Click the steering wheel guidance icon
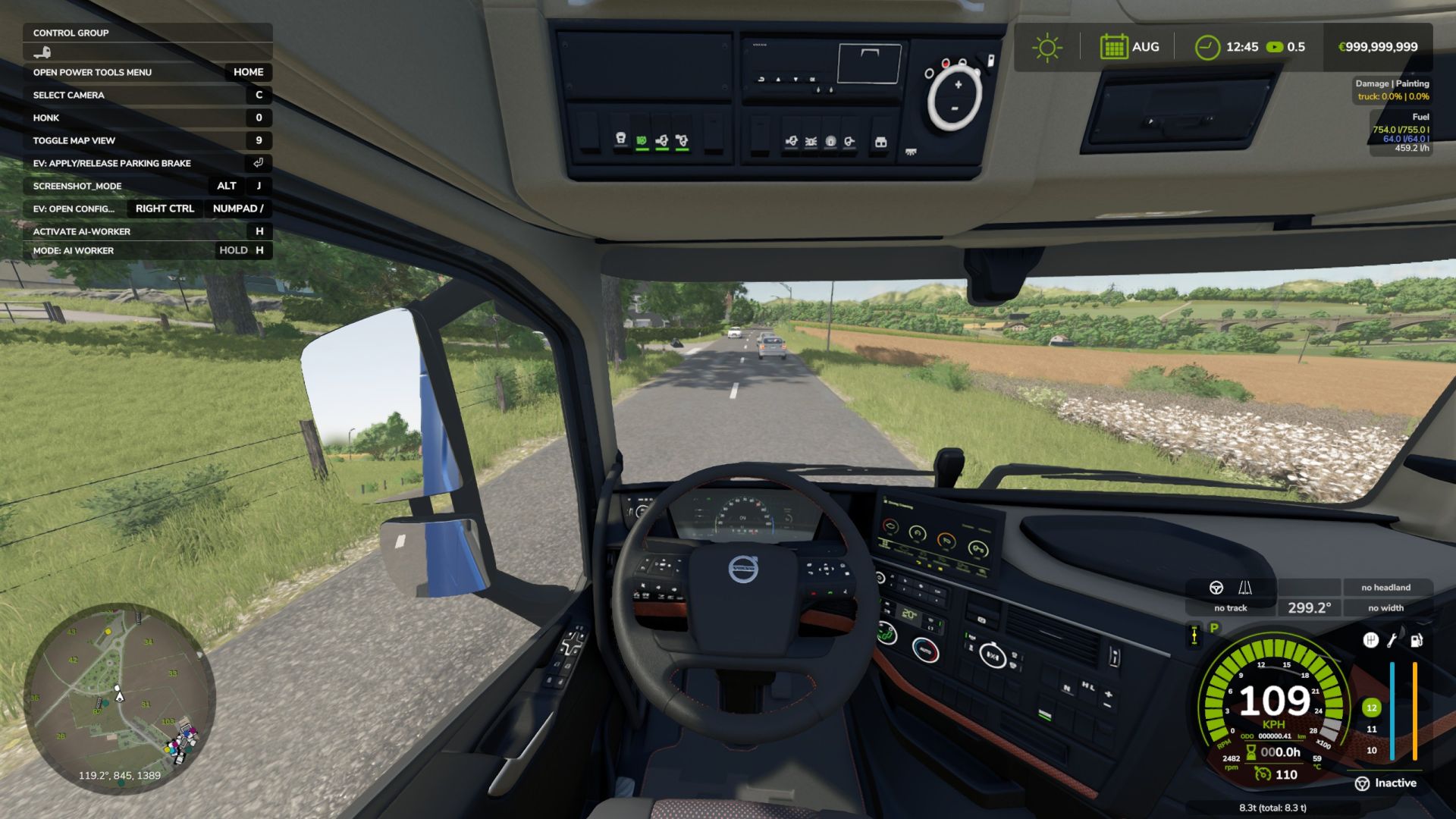The height and width of the screenshot is (819, 1456). coord(1216,588)
